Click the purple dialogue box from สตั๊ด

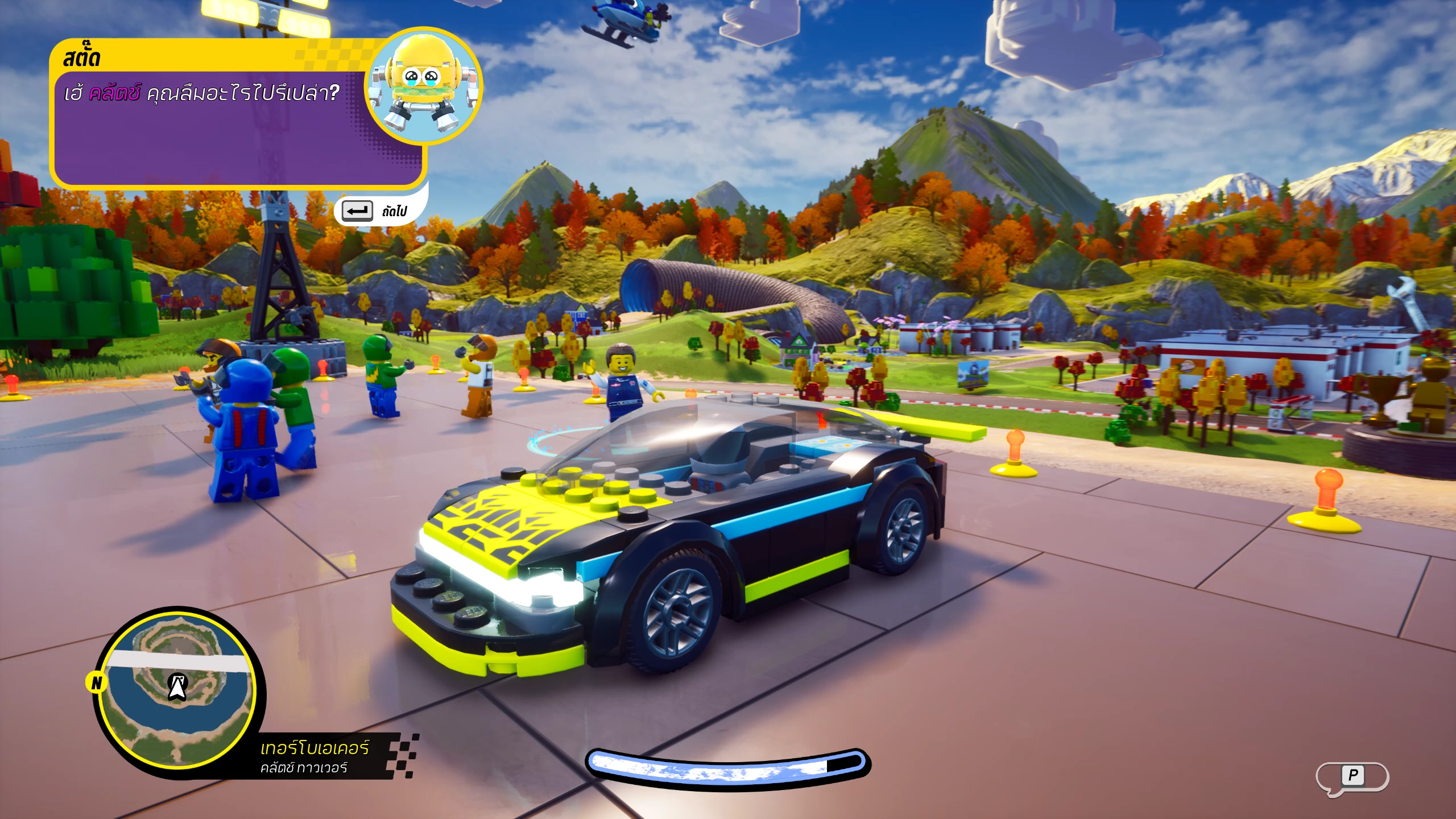(x=227, y=131)
